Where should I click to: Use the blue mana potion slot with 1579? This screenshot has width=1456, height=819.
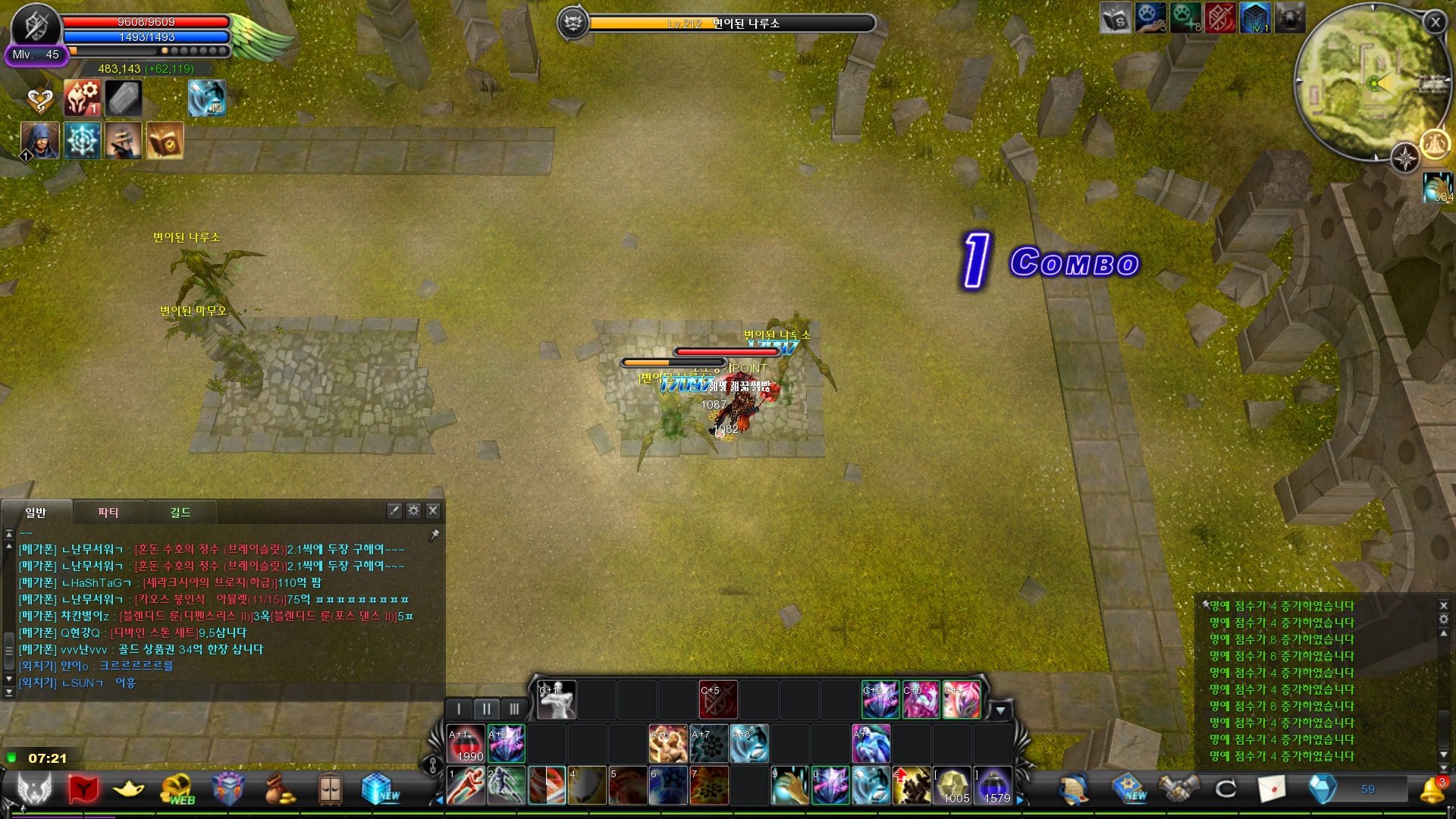click(x=993, y=786)
